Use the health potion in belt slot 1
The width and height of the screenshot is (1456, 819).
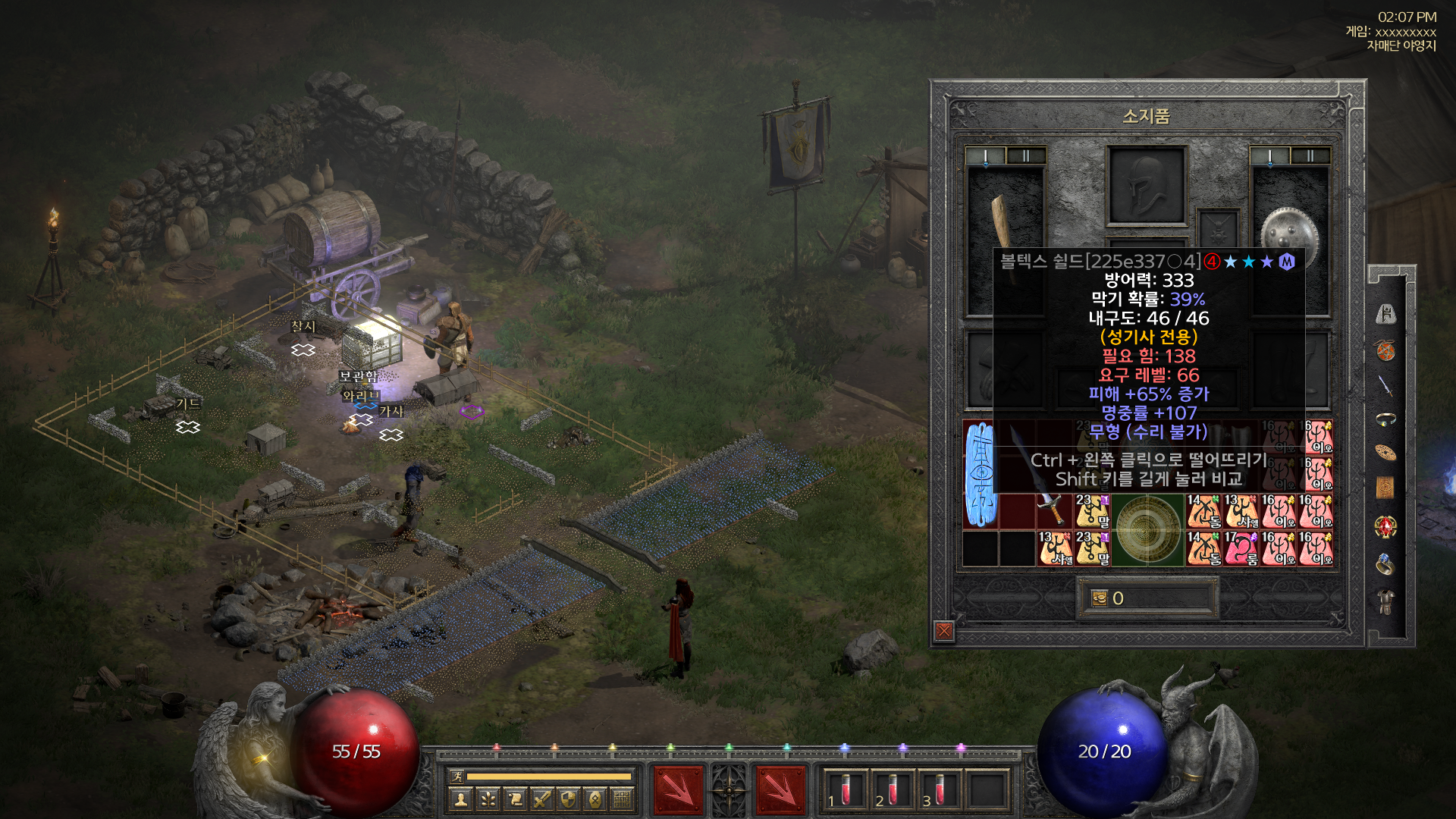(844, 789)
